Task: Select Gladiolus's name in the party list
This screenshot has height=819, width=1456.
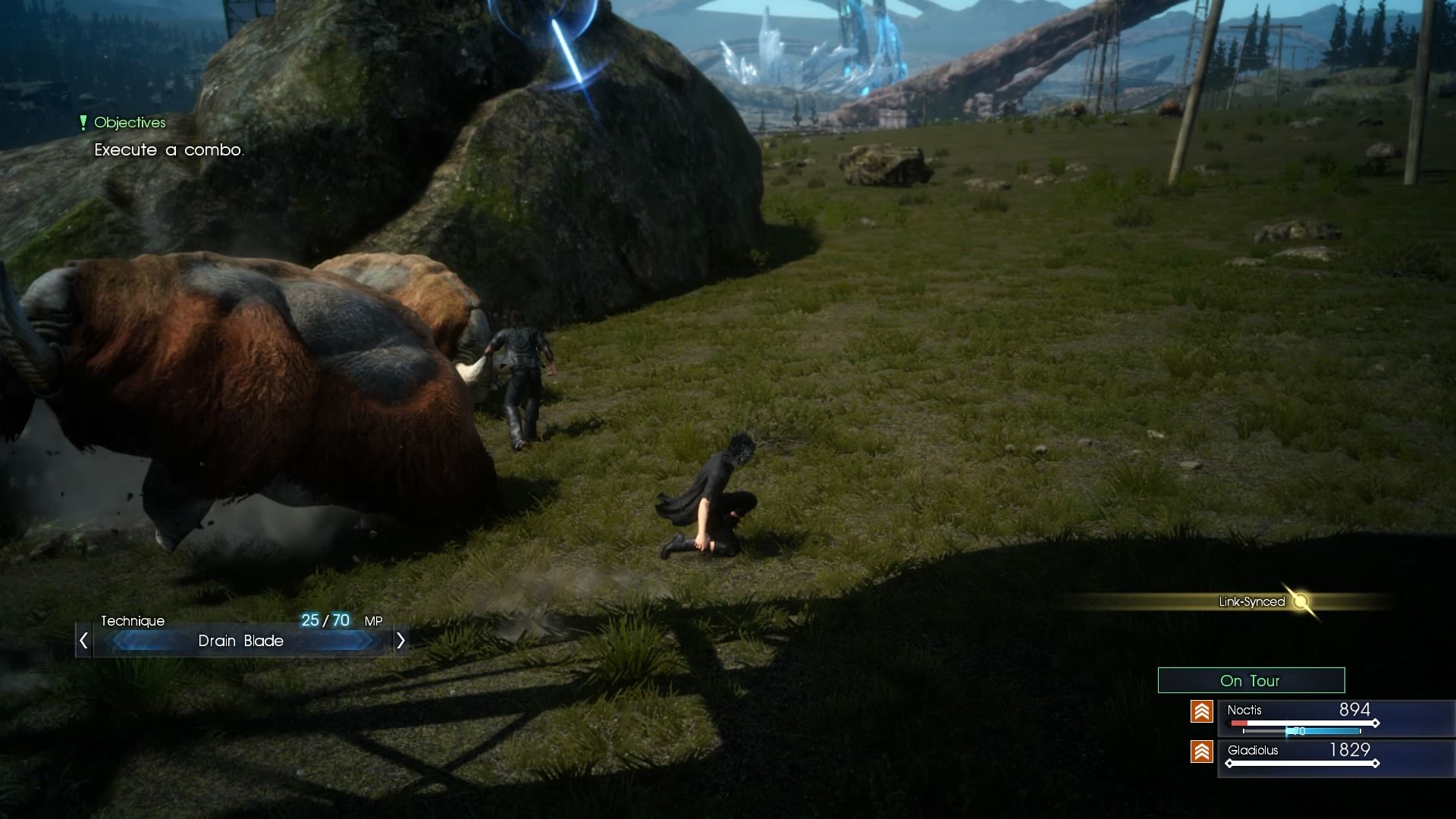Action: (1255, 752)
